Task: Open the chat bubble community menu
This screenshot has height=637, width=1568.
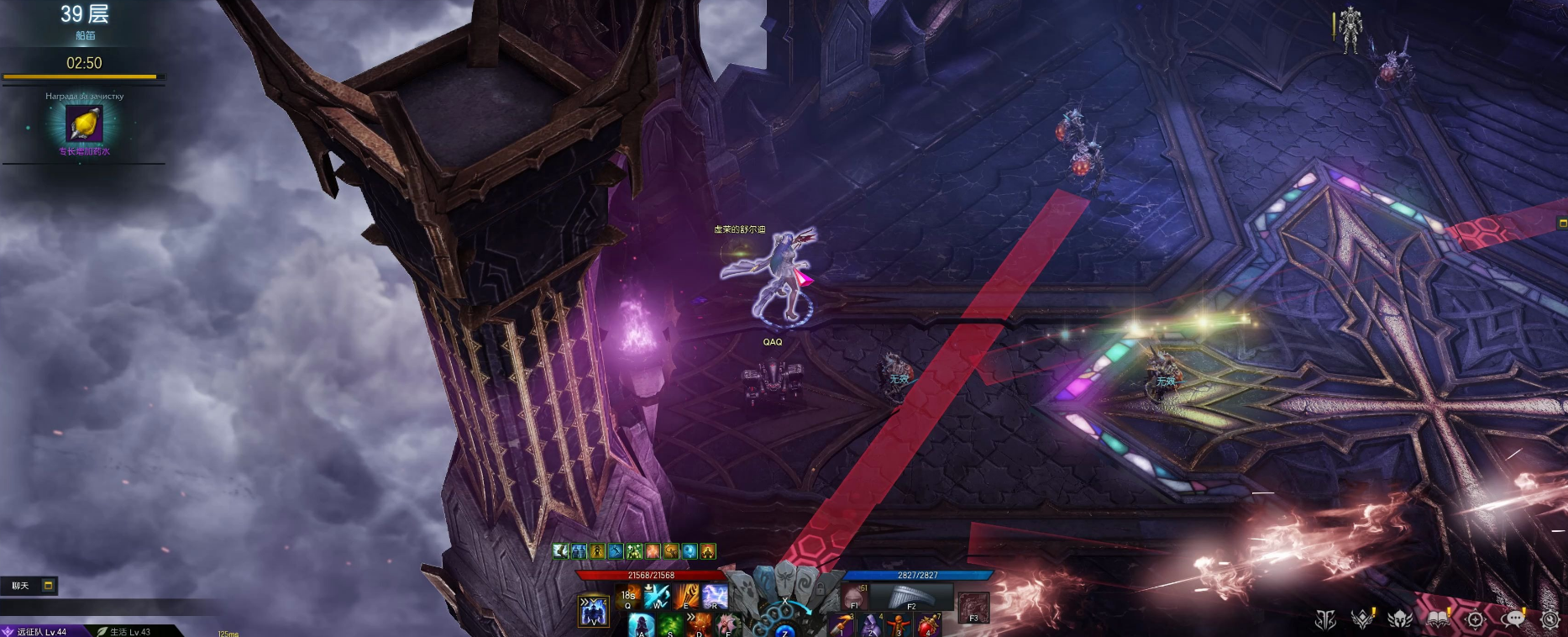Action: click(1513, 619)
